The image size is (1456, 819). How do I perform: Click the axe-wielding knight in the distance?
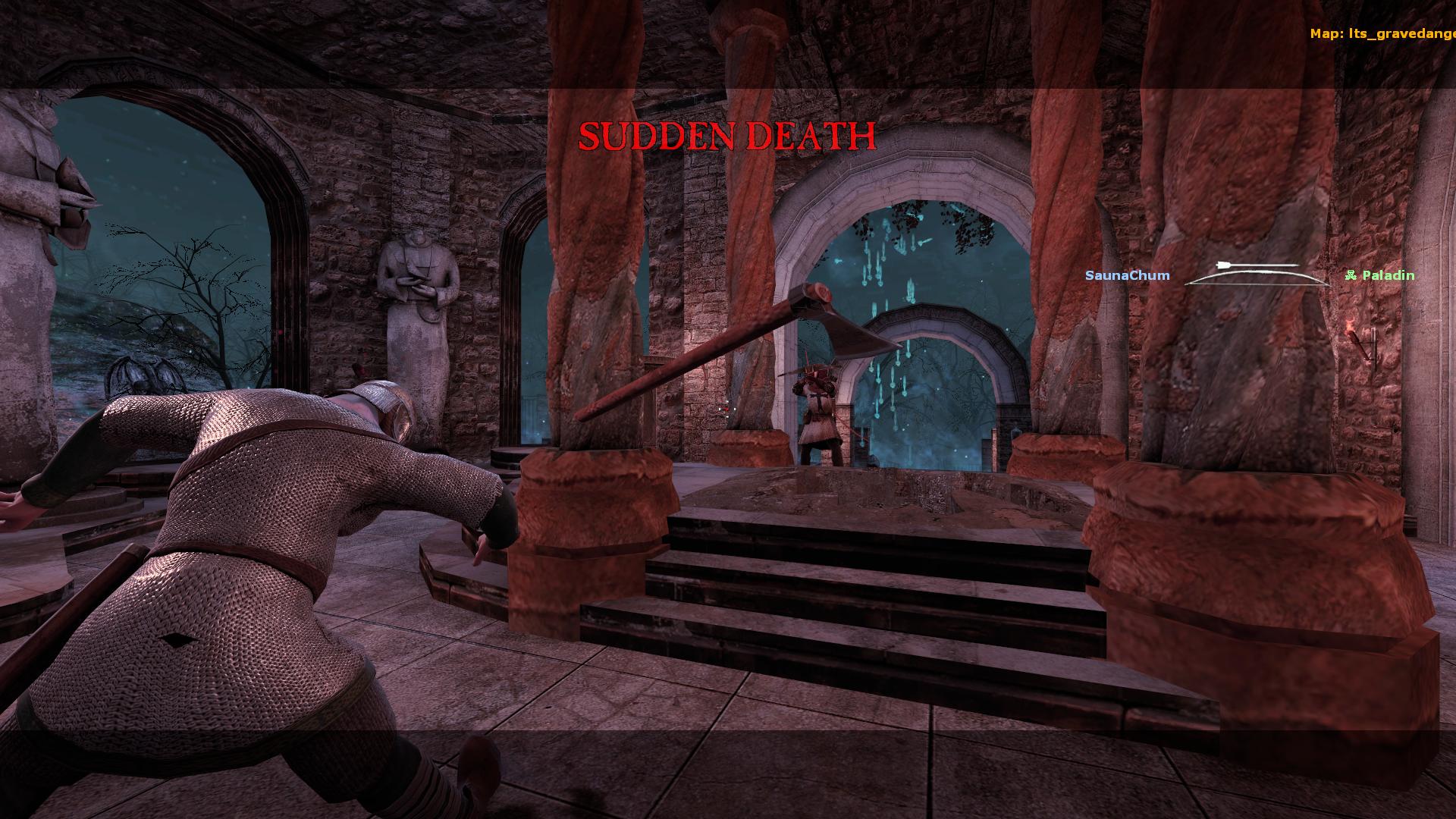point(817,409)
